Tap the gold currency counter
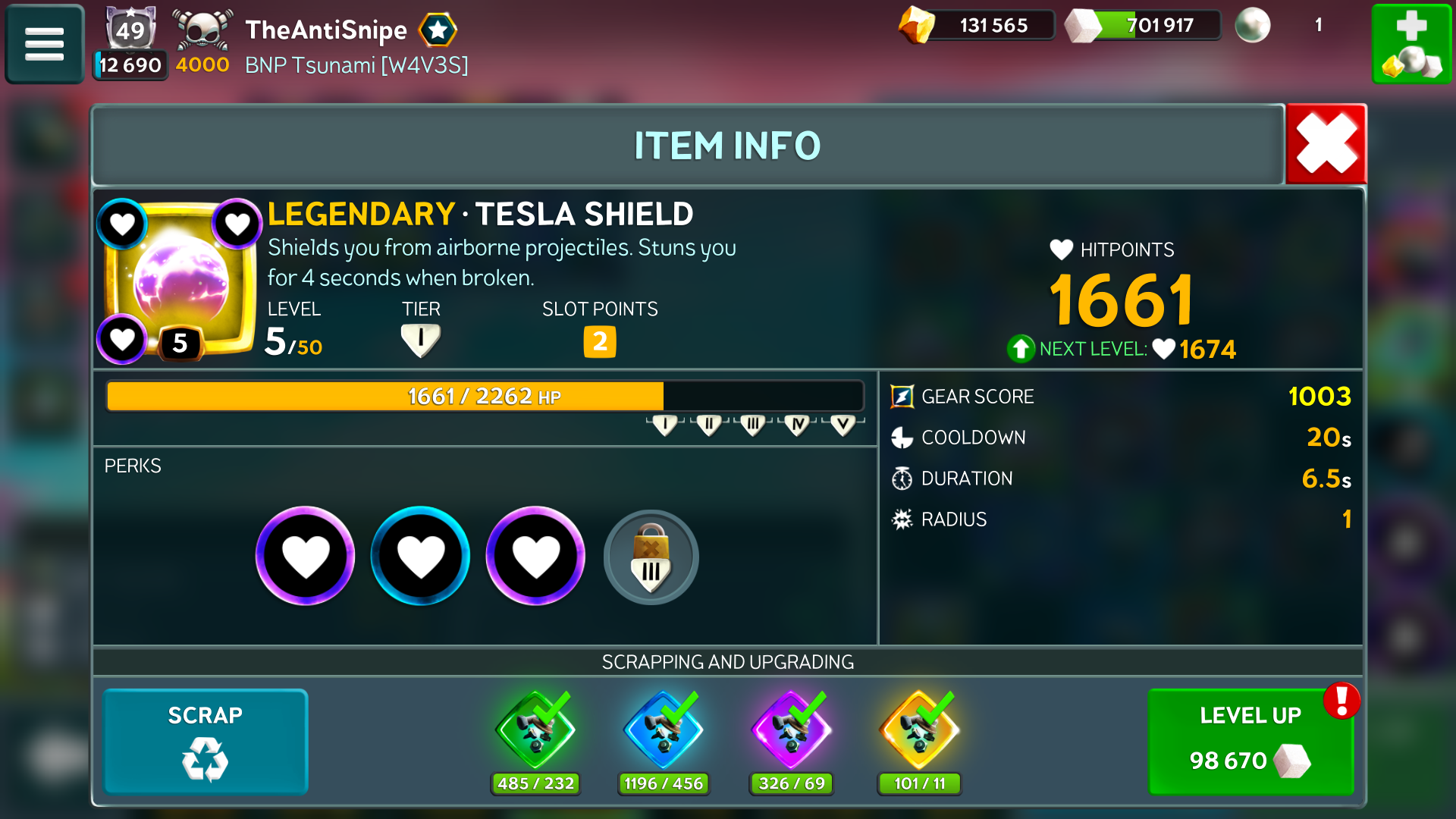This screenshot has width=1456, height=819. pos(977,25)
